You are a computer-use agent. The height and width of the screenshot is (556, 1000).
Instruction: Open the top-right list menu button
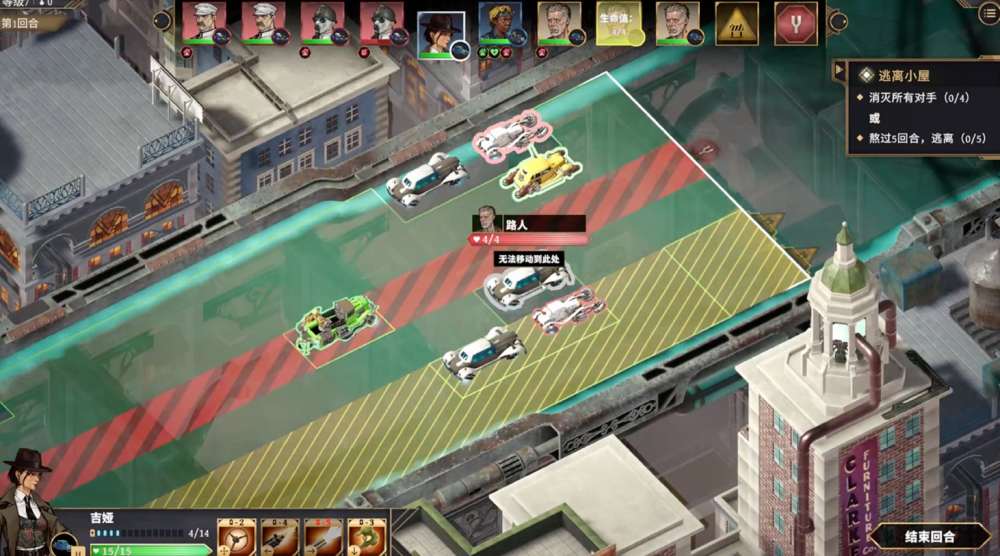[988, 11]
